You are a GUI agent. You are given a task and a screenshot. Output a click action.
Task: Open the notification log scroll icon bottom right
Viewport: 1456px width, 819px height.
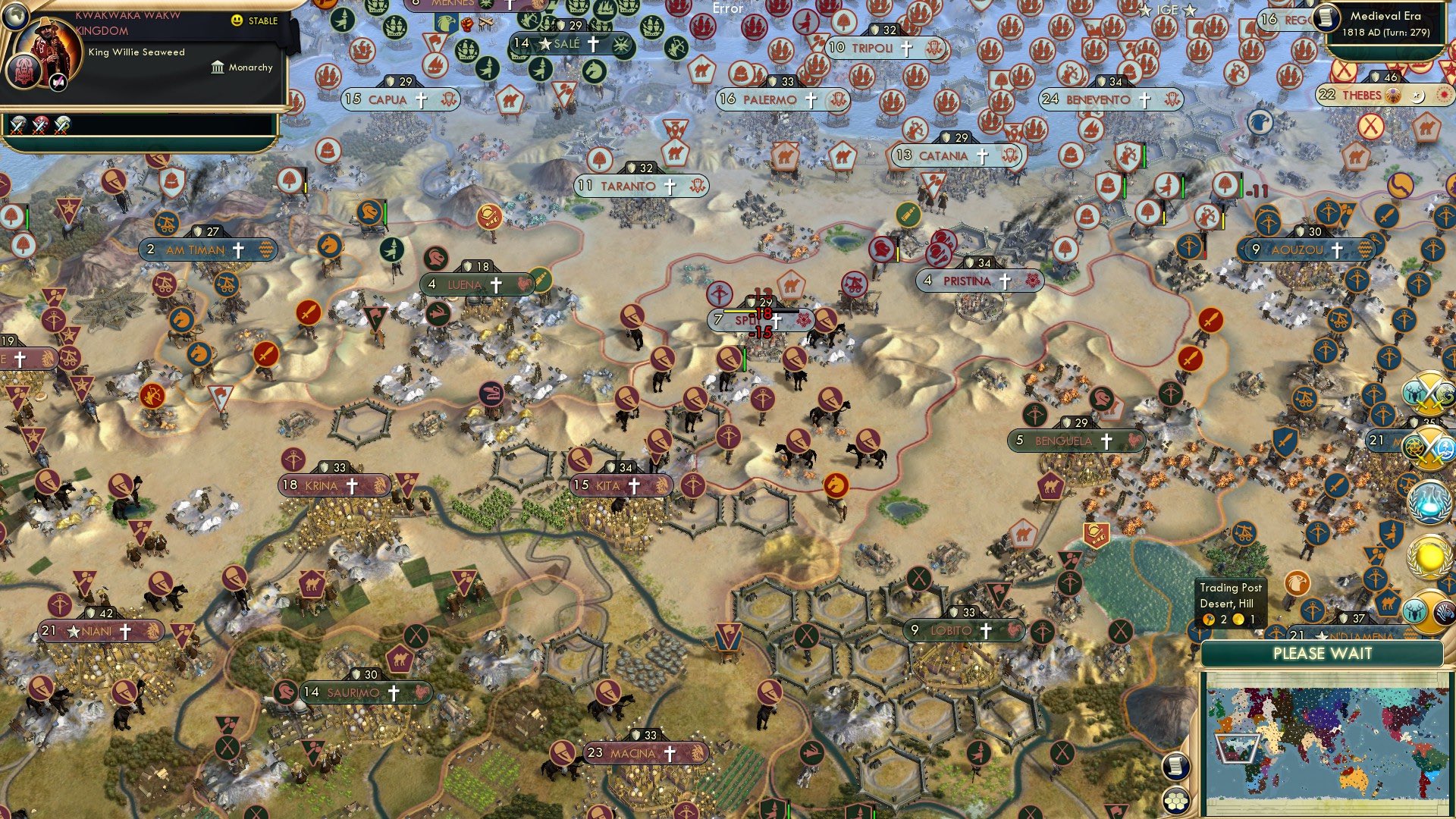1175,767
